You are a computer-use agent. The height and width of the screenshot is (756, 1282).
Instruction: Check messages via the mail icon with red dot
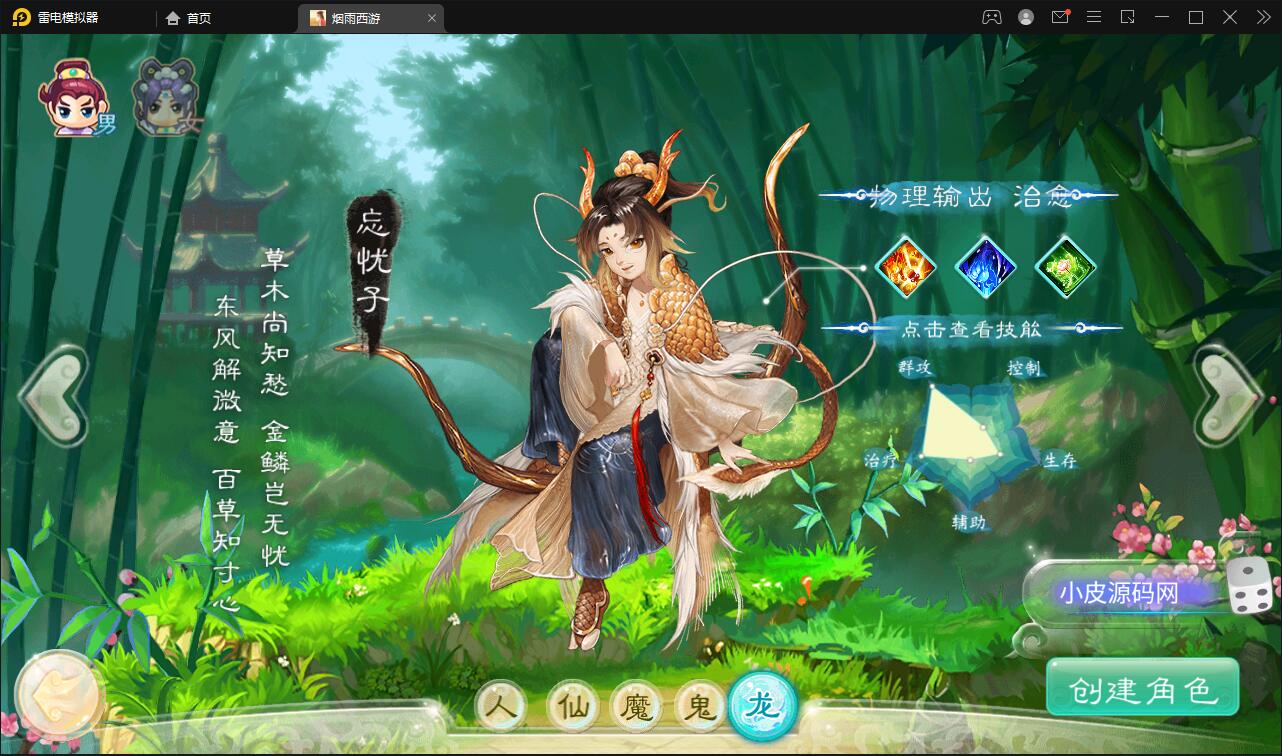click(1060, 17)
